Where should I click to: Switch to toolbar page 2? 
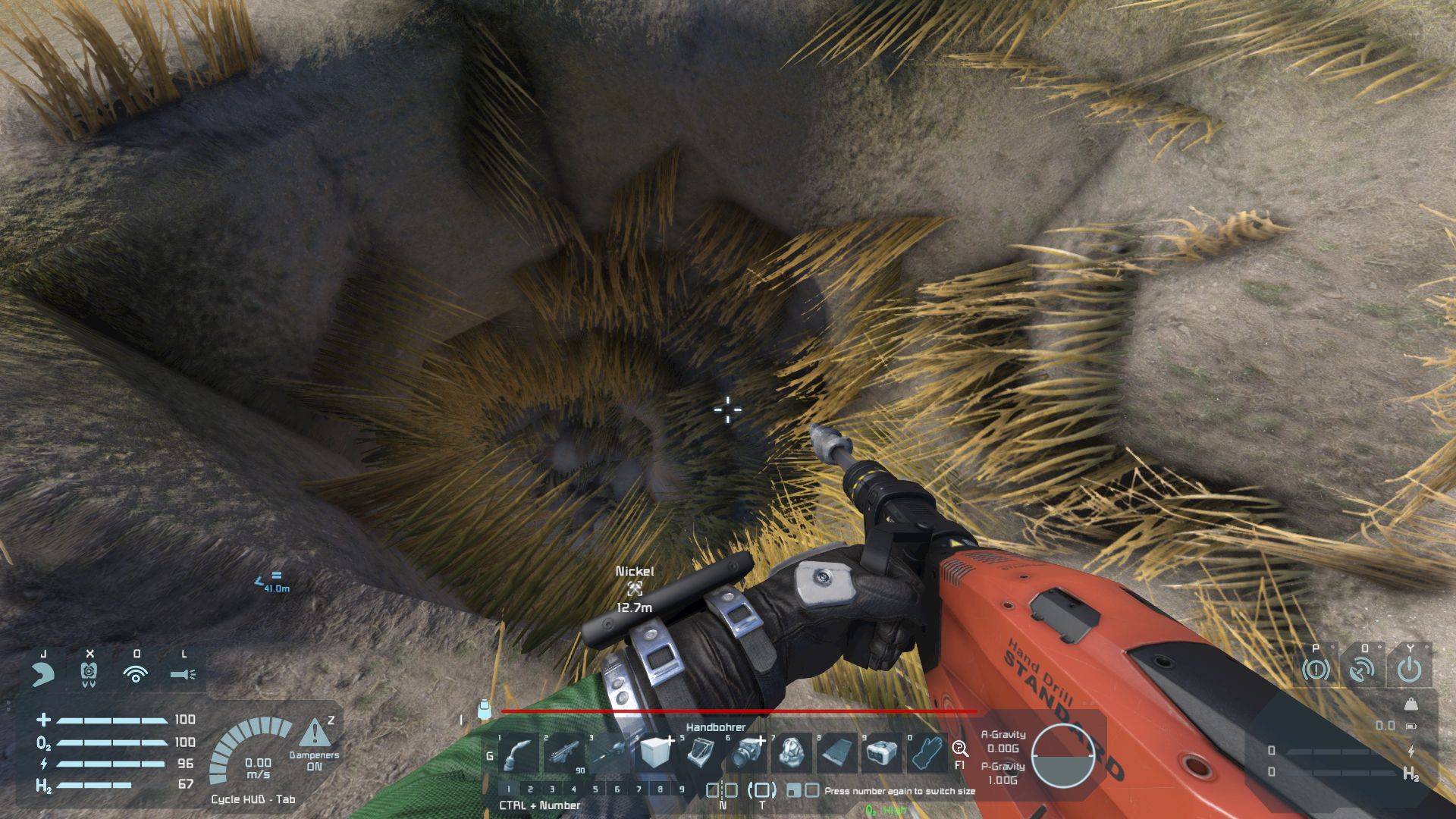click(x=530, y=789)
